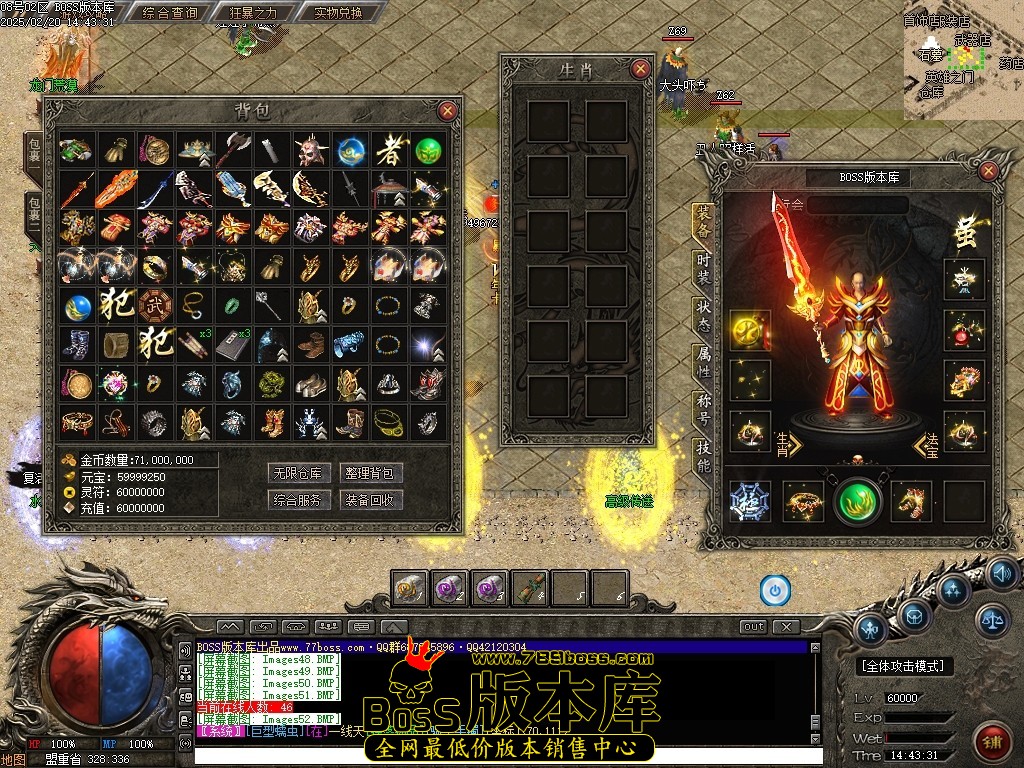Close the 生肖 zodiac panel
The height and width of the screenshot is (768, 1024).
[x=640, y=69]
